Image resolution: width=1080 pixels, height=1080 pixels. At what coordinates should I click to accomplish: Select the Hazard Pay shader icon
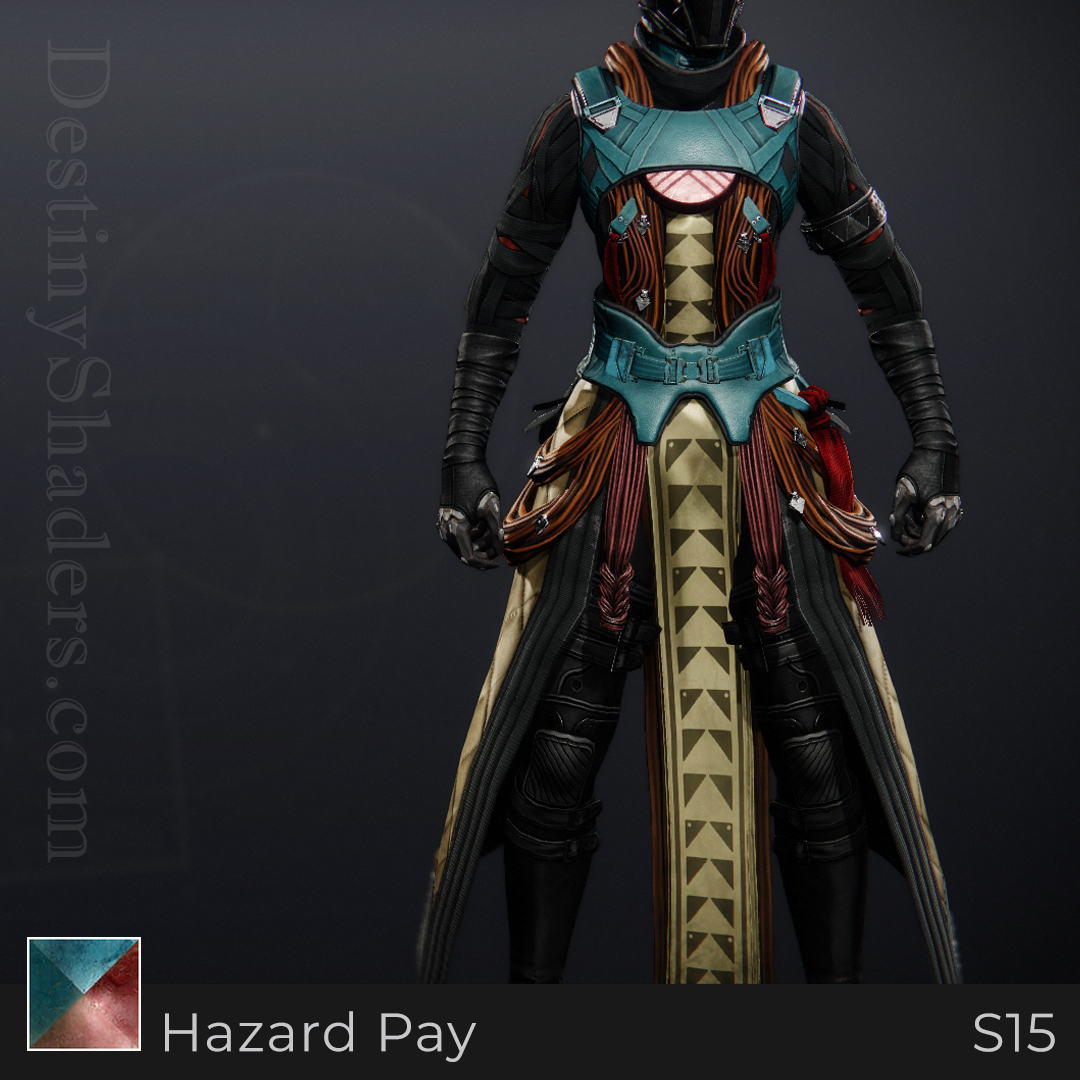click(x=84, y=994)
